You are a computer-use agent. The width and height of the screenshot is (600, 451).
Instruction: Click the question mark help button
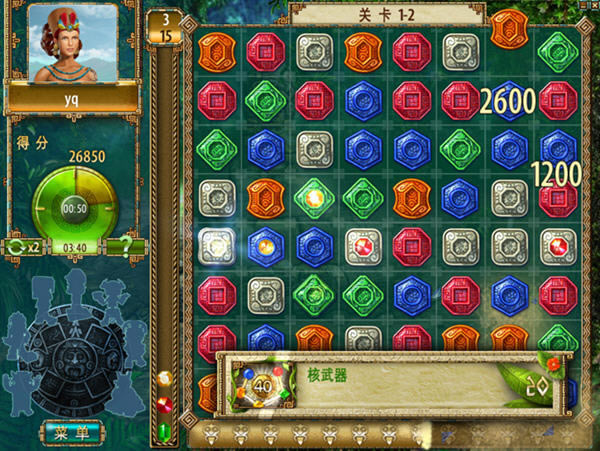[125, 245]
